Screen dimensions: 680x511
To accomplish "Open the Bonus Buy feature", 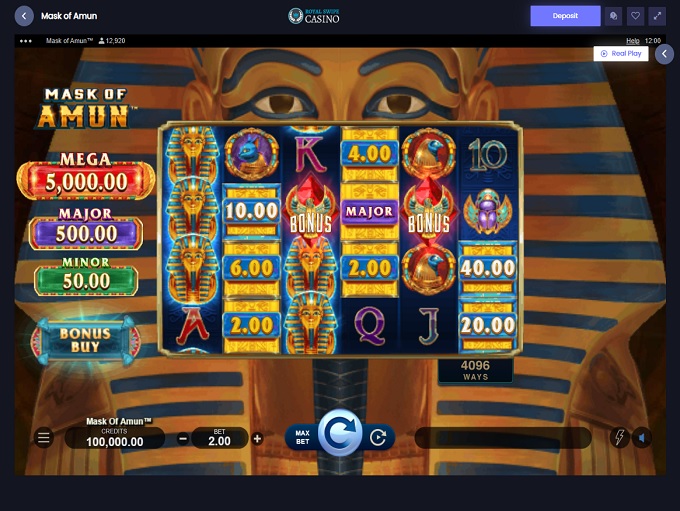I will pos(85,340).
